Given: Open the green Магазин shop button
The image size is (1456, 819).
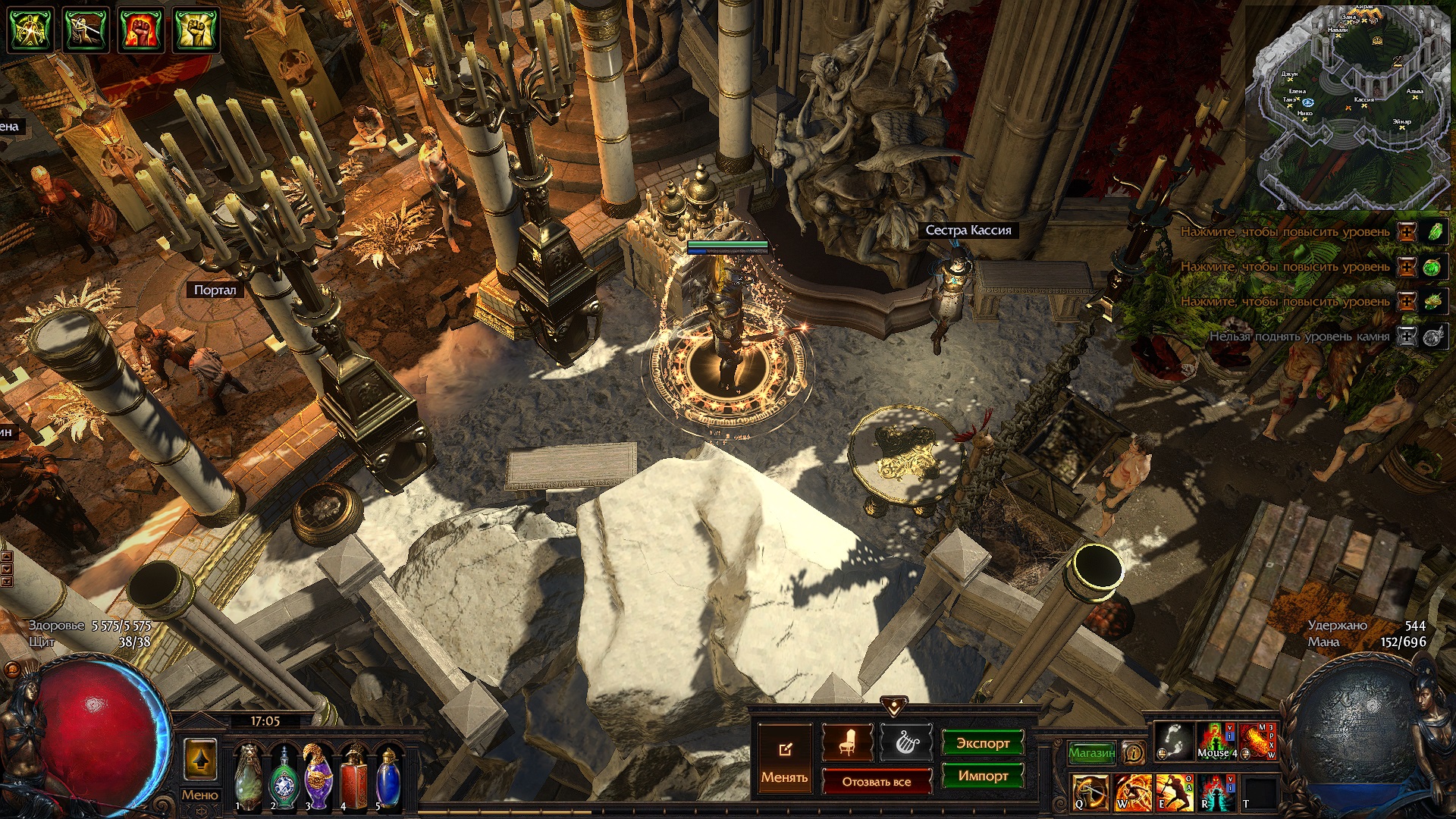Looking at the screenshot, I should tap(1091, 752).
